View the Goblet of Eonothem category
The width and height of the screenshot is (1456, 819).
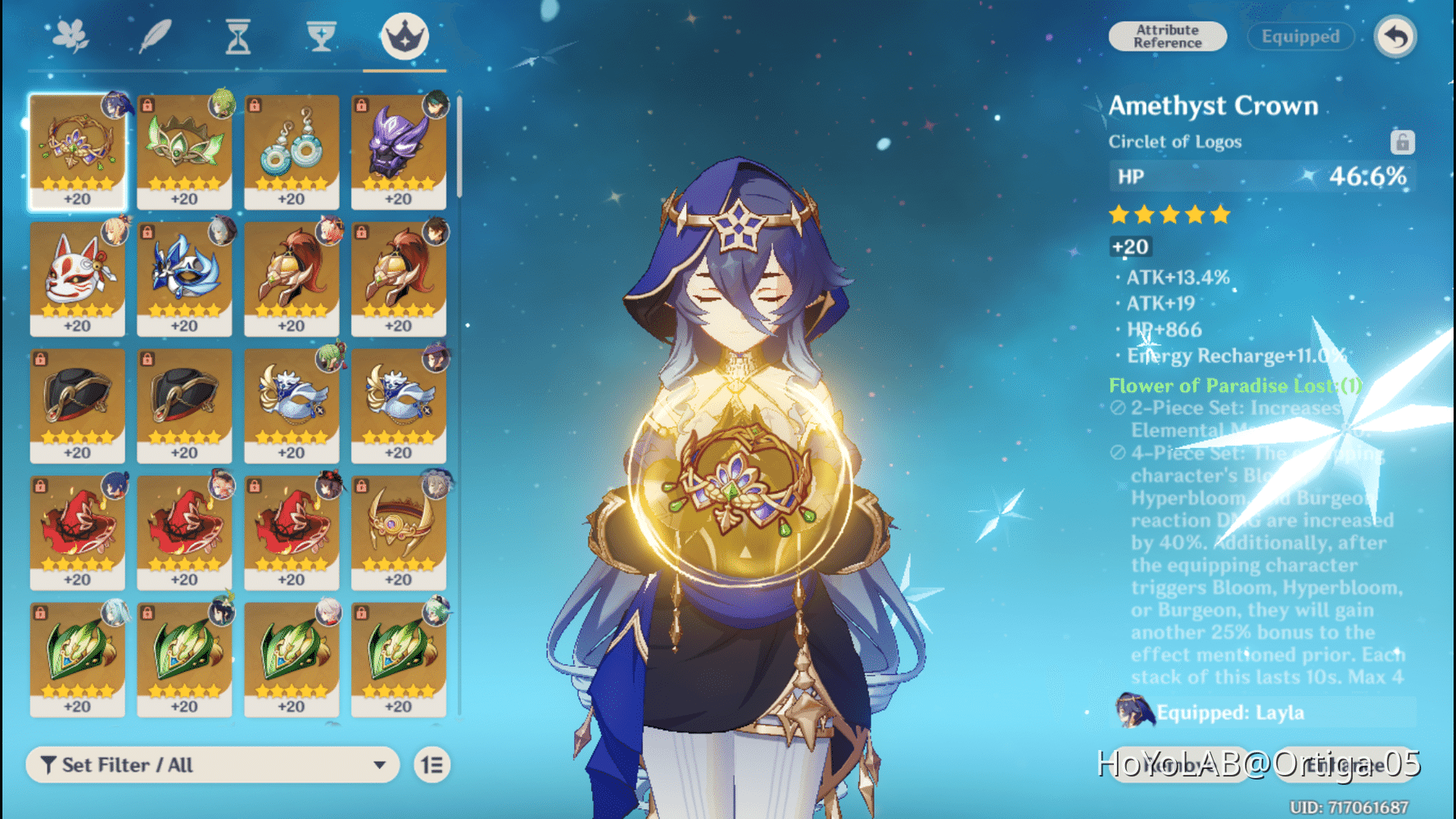tap(321, 34)
